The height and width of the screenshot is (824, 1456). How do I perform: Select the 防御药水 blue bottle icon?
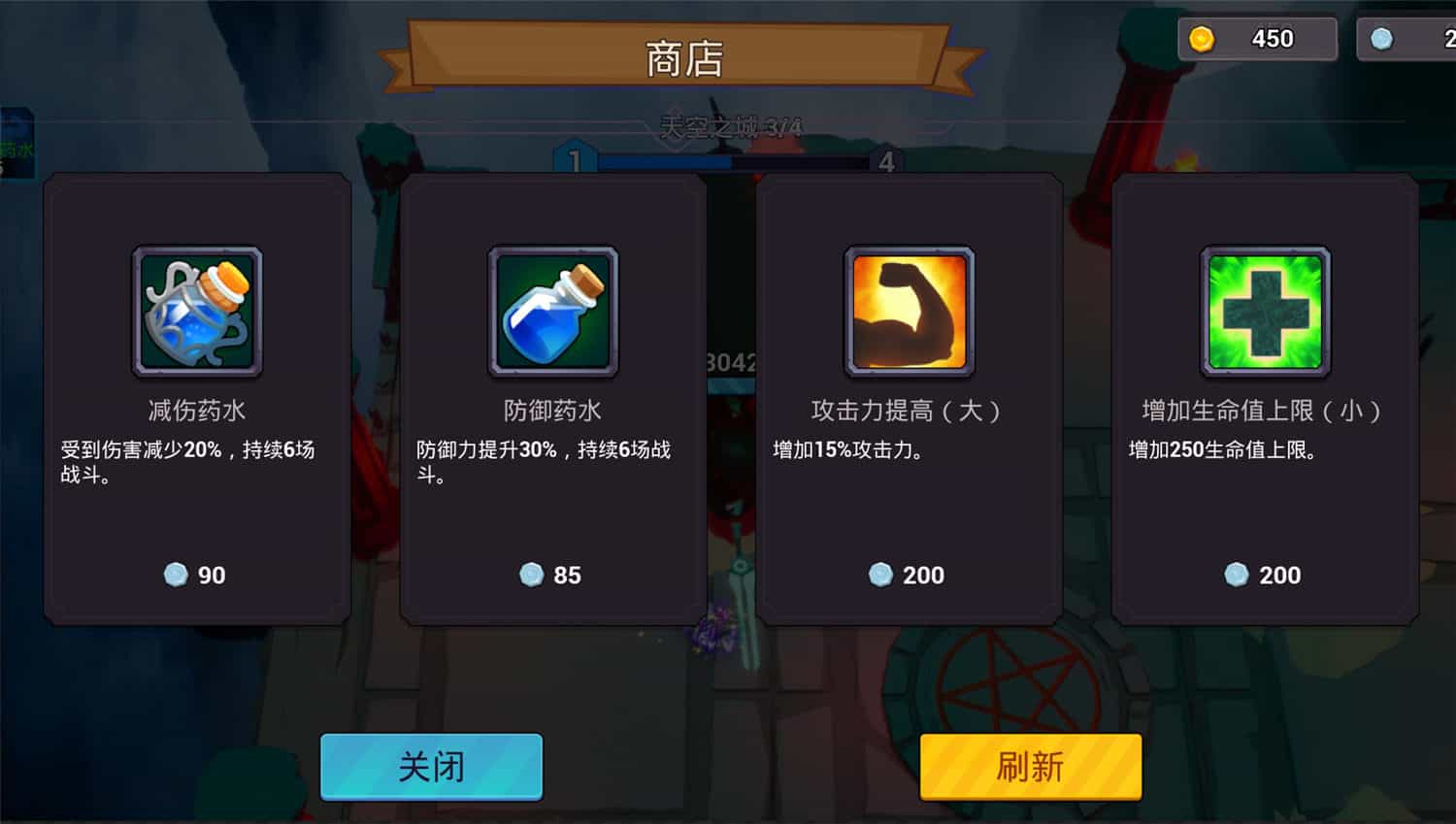[x=553, y=313]
